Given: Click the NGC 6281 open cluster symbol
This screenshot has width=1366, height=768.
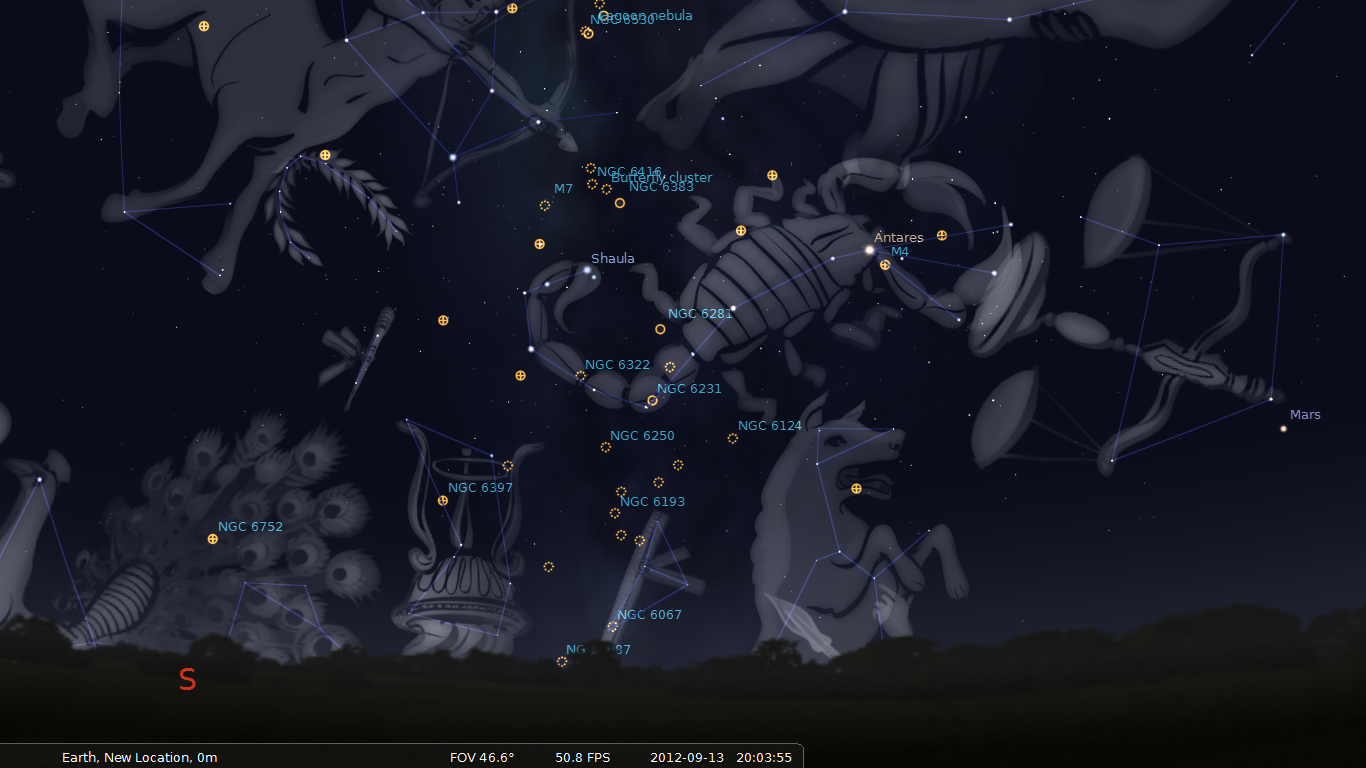Looking at the screenshot, I should (660, 328).
